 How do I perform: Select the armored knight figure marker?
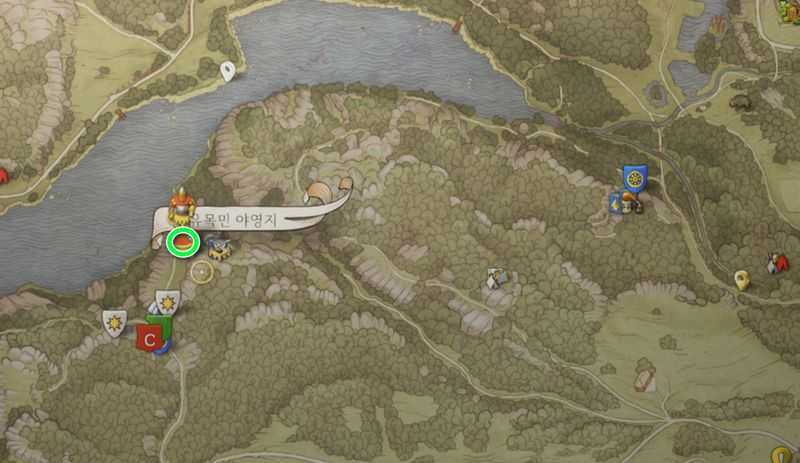[182, 205]
